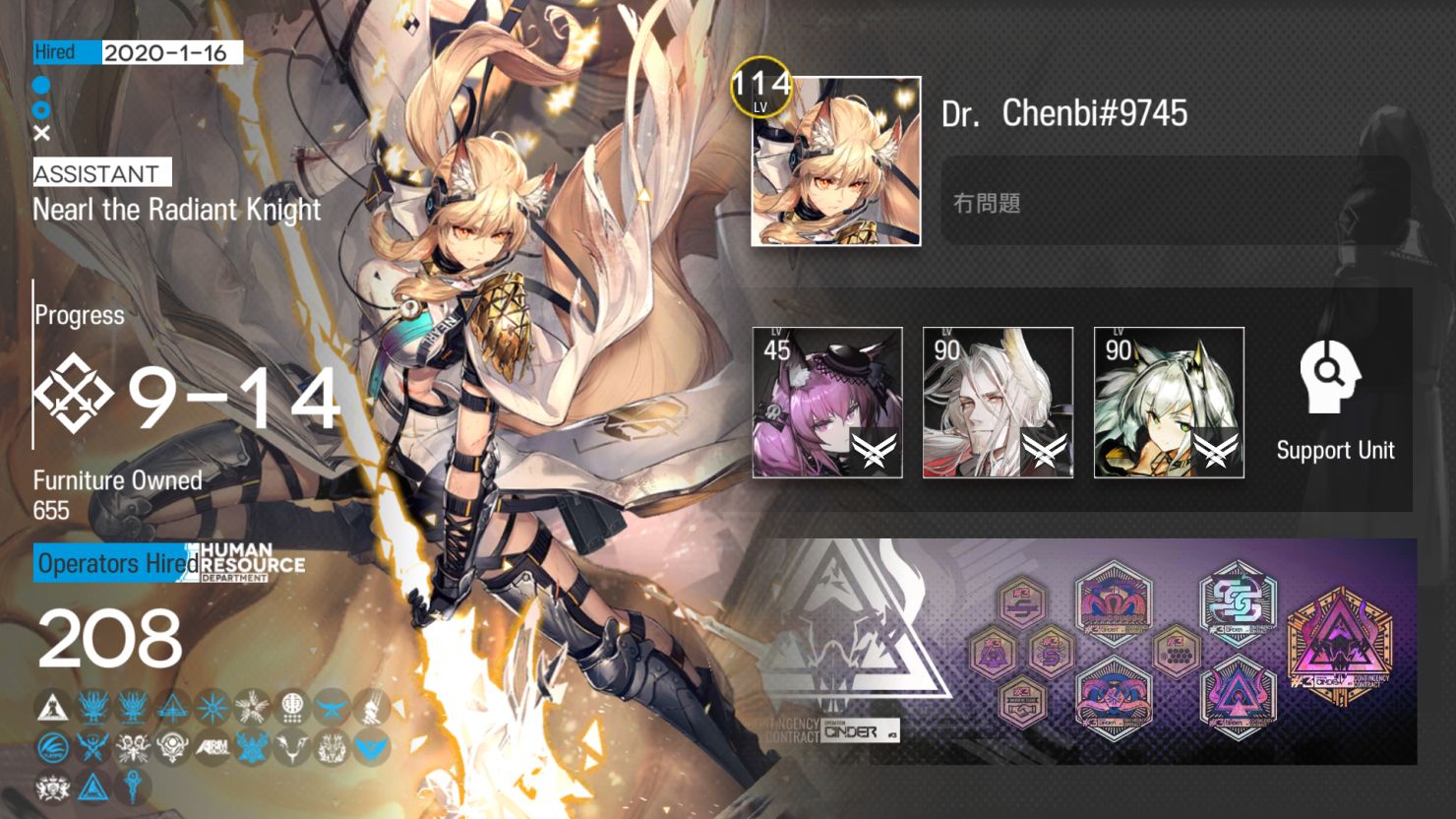The width and height of the screenshot is (1456, 819).
Task: Click the blue circular wave crest faction icon
Action: 52,746
